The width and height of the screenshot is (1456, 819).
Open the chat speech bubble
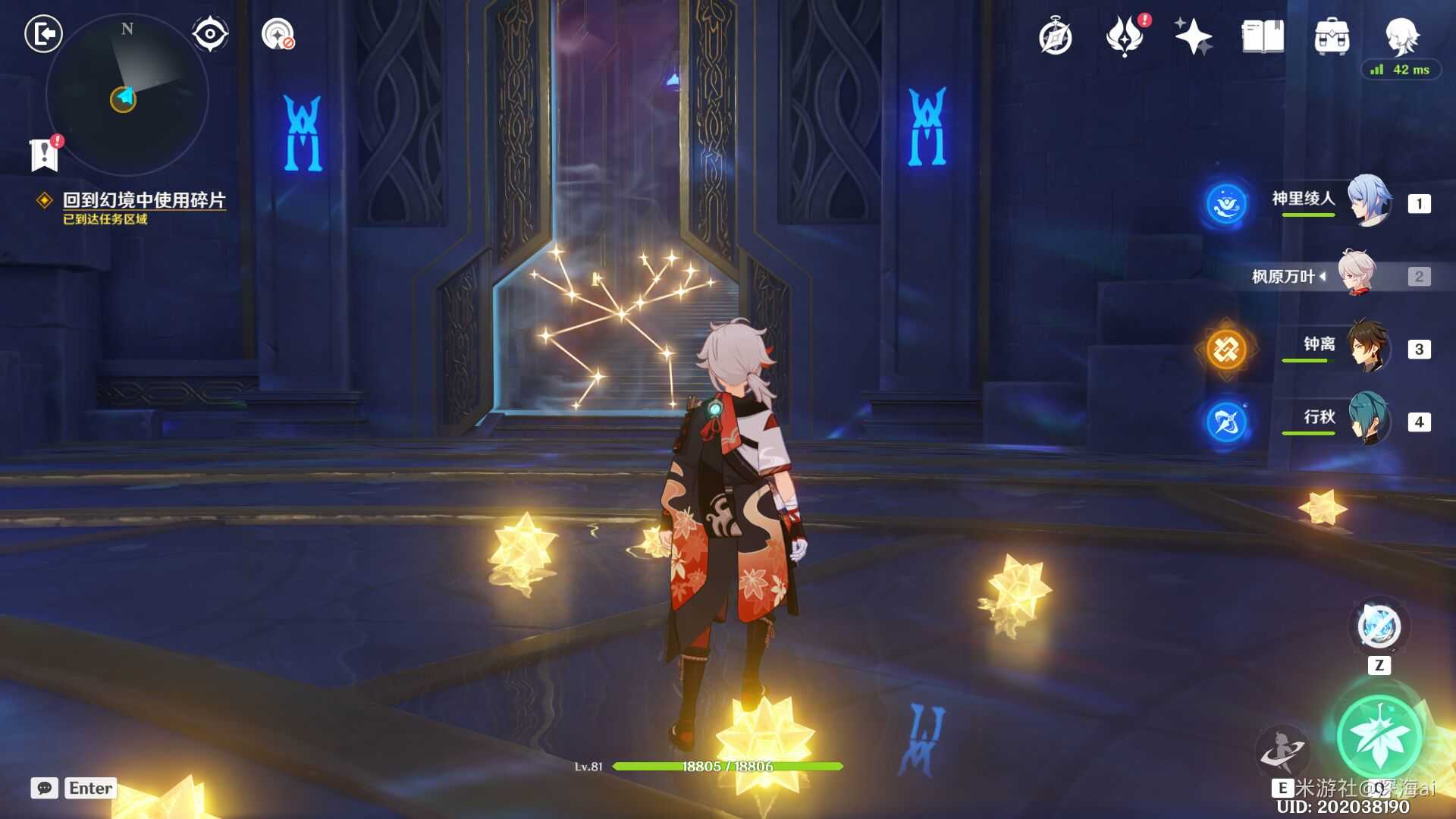45,788
